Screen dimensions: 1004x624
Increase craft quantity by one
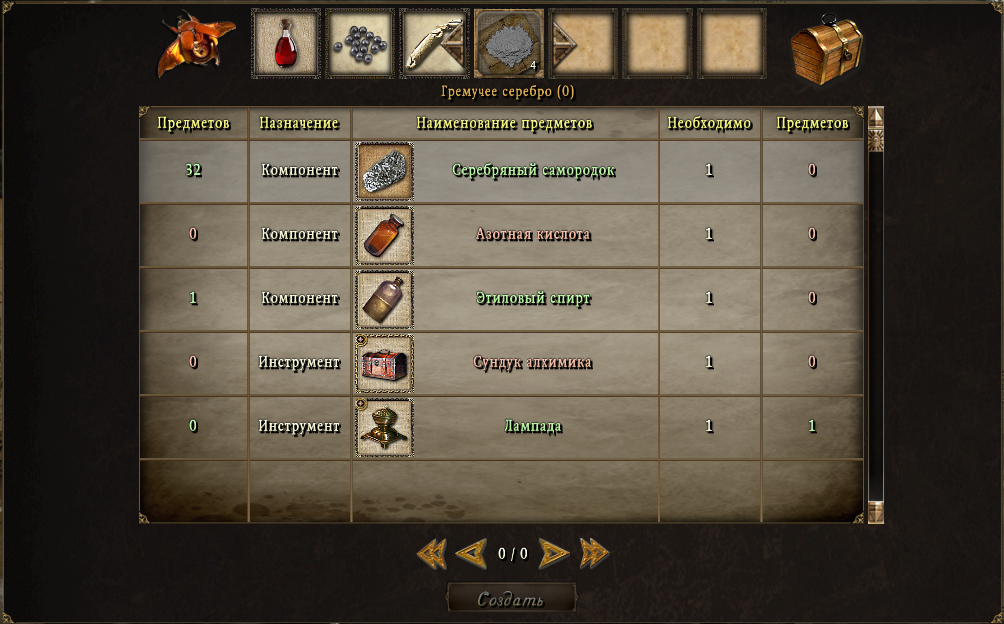(x=553, y=553)
